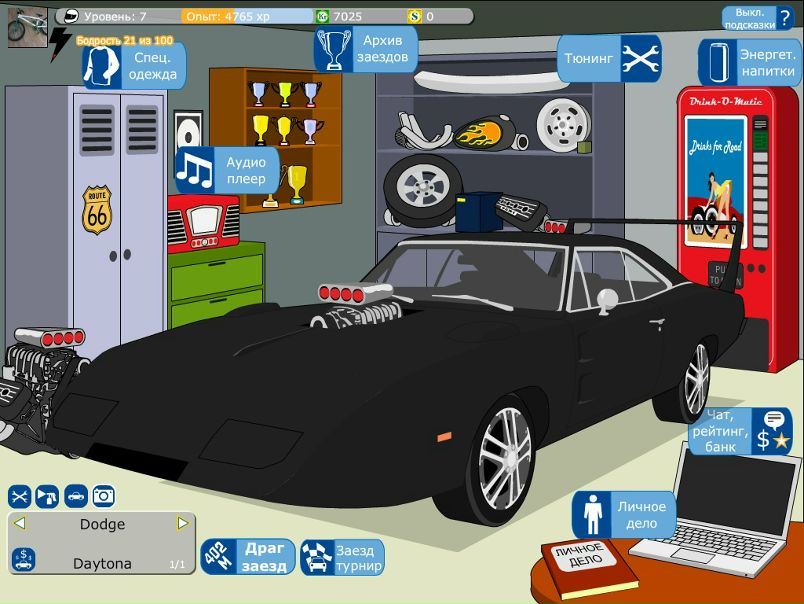Viewport: 804px width, 604px height.
Task: Open the Личное дело personal file
Action: click(x=624, y=514)
